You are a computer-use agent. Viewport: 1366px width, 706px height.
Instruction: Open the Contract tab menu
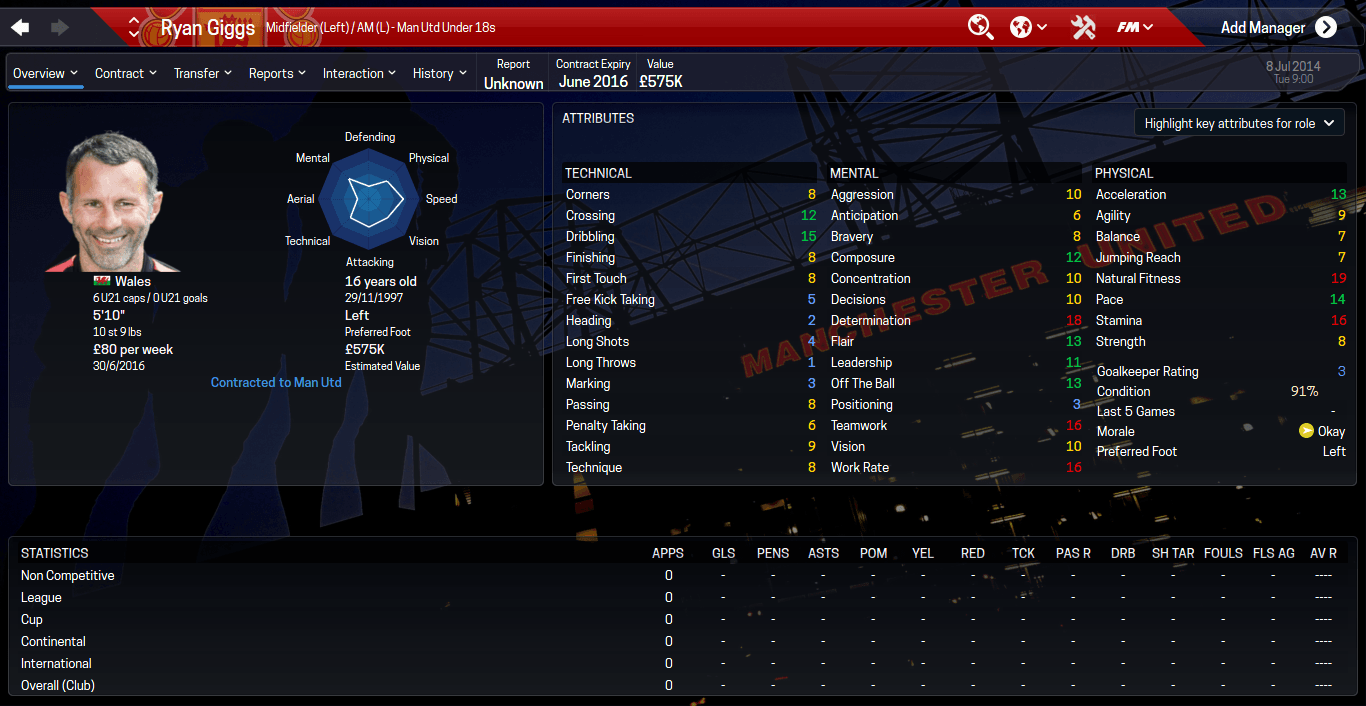click(x=126, y=73)
